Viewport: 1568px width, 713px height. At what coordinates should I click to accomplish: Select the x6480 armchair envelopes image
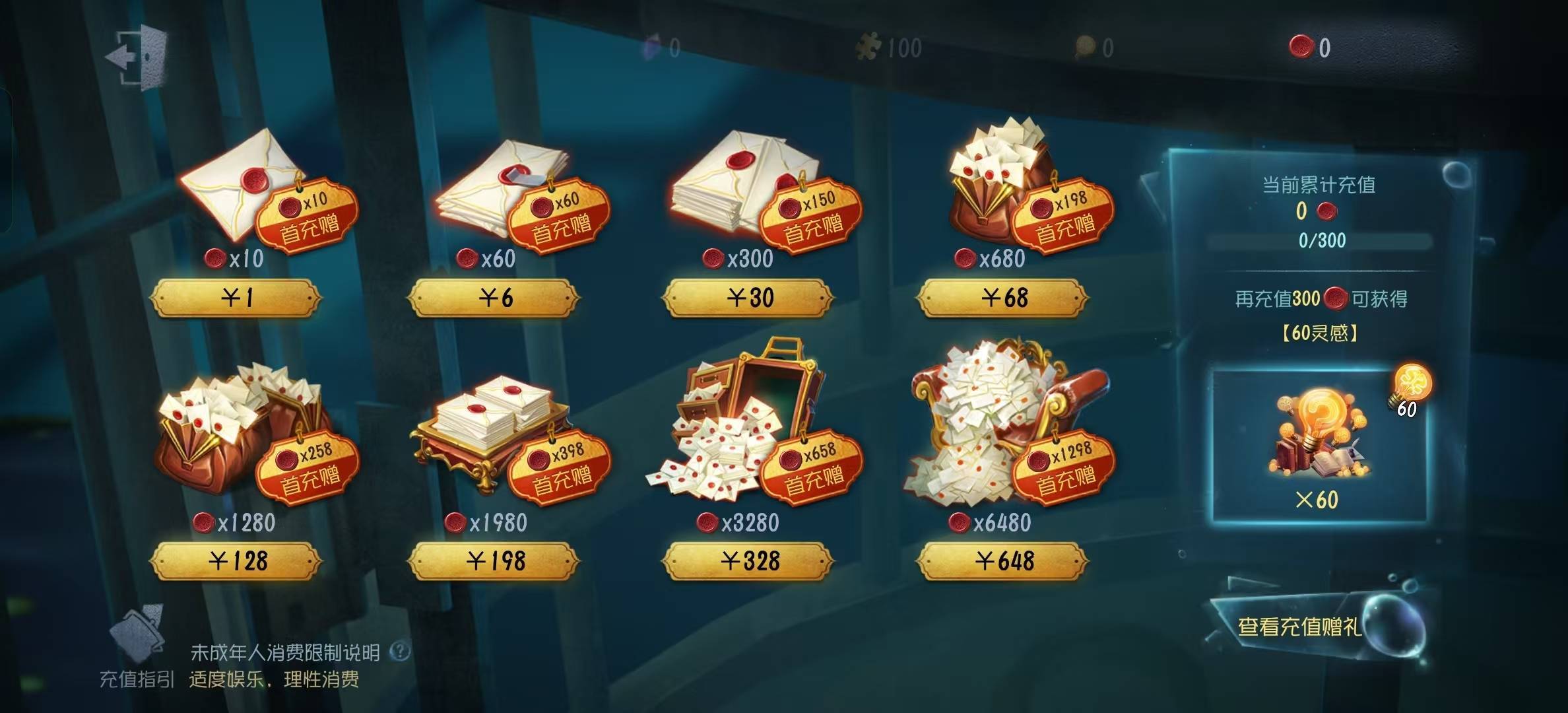click(990, 429)
